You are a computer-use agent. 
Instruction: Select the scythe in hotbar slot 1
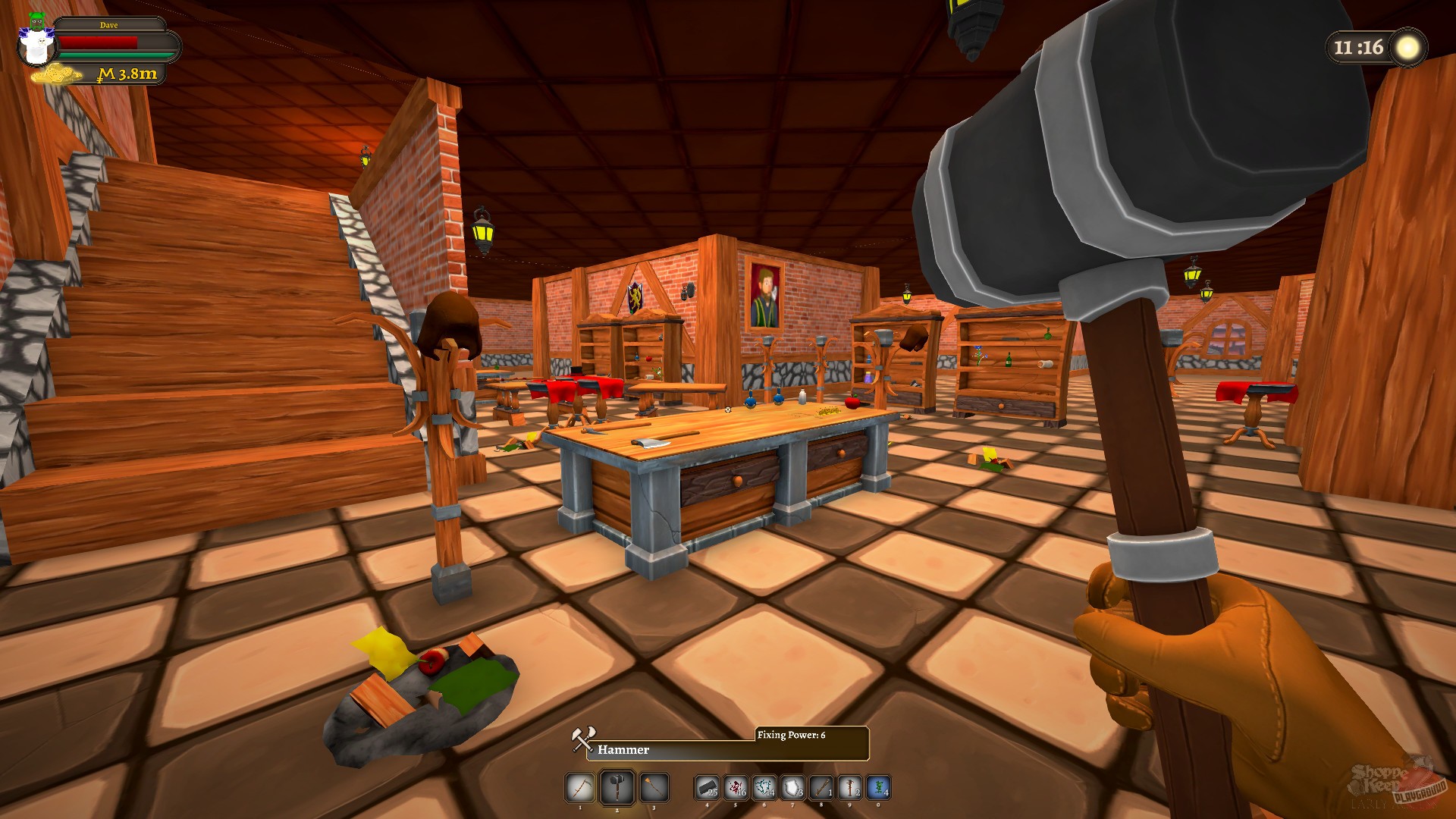pyautogui.click(x=579, y=789)
